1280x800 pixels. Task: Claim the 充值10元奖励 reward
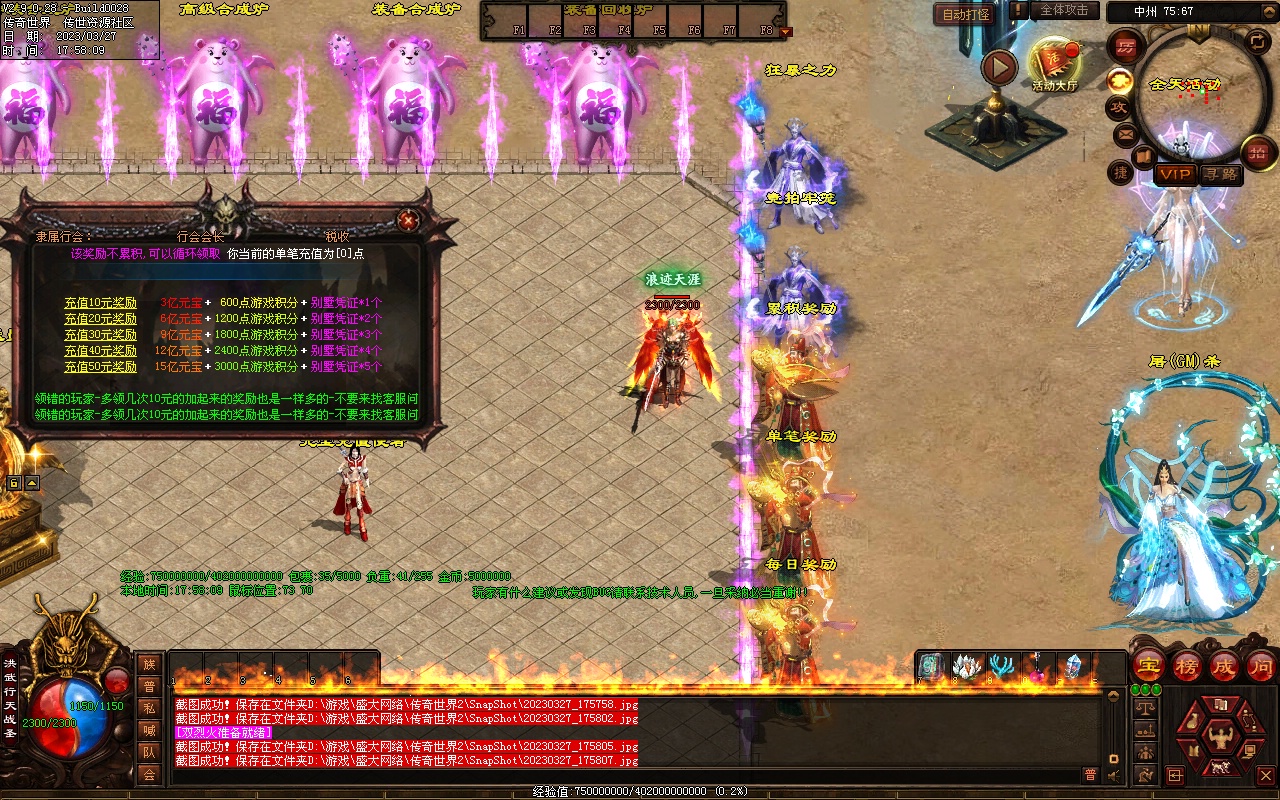pyautogui.click(x=100, y=302)
